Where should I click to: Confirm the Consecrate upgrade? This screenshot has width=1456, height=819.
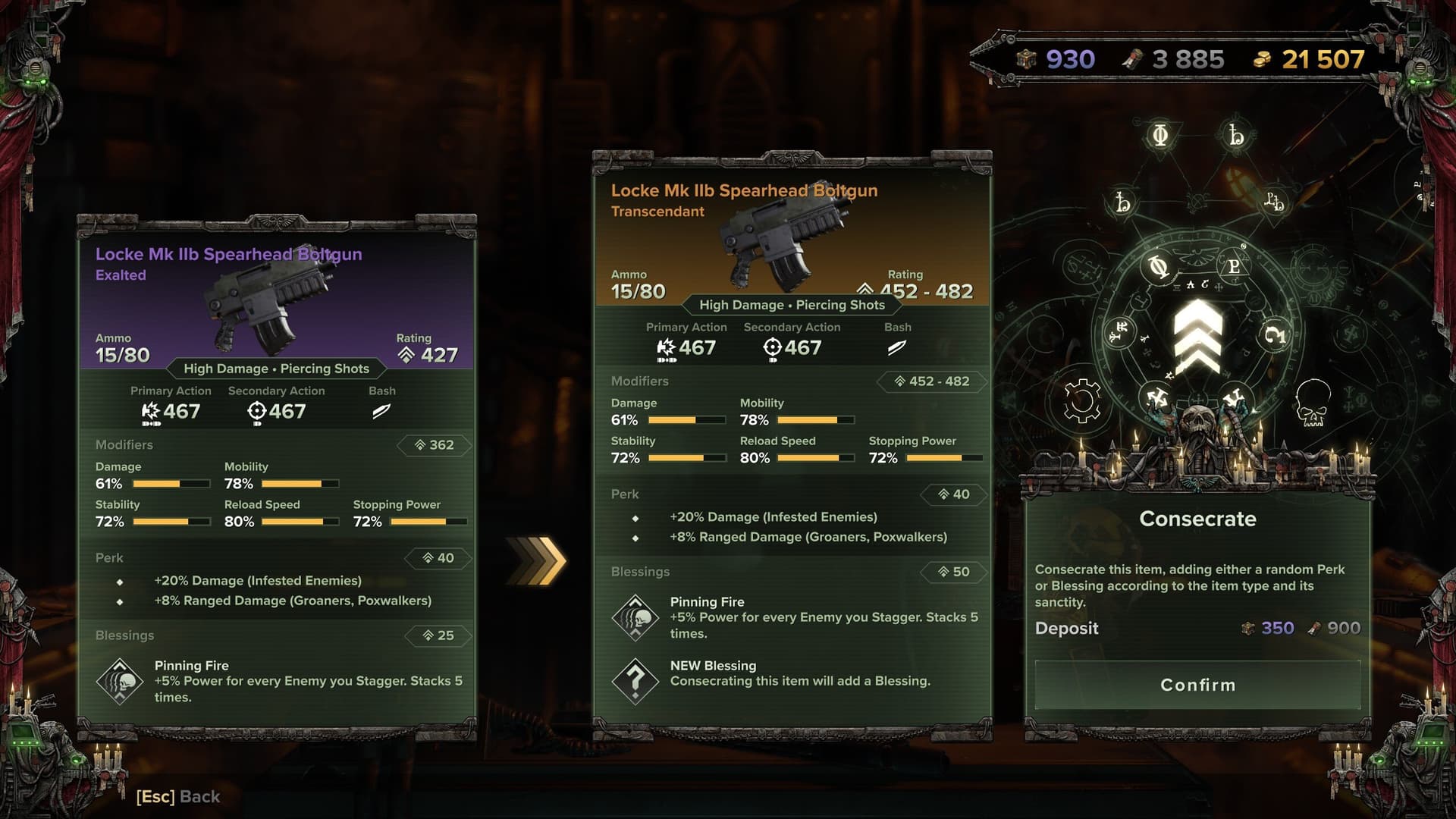click(x=1197, y=685)
